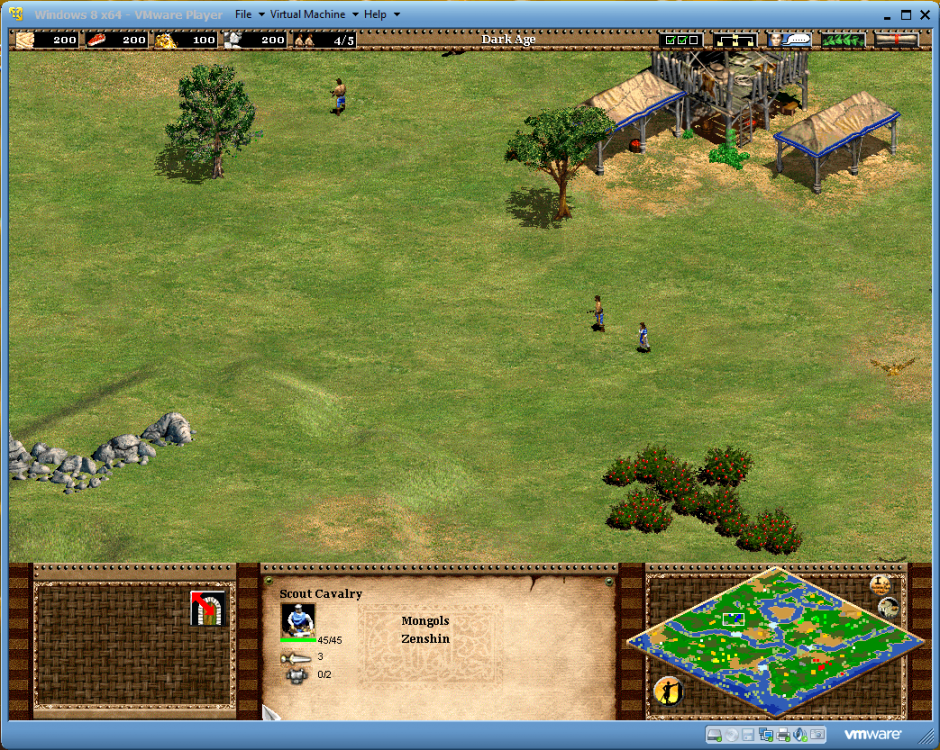
Task: Click the garrison command icon
Action: click(208, 608)
